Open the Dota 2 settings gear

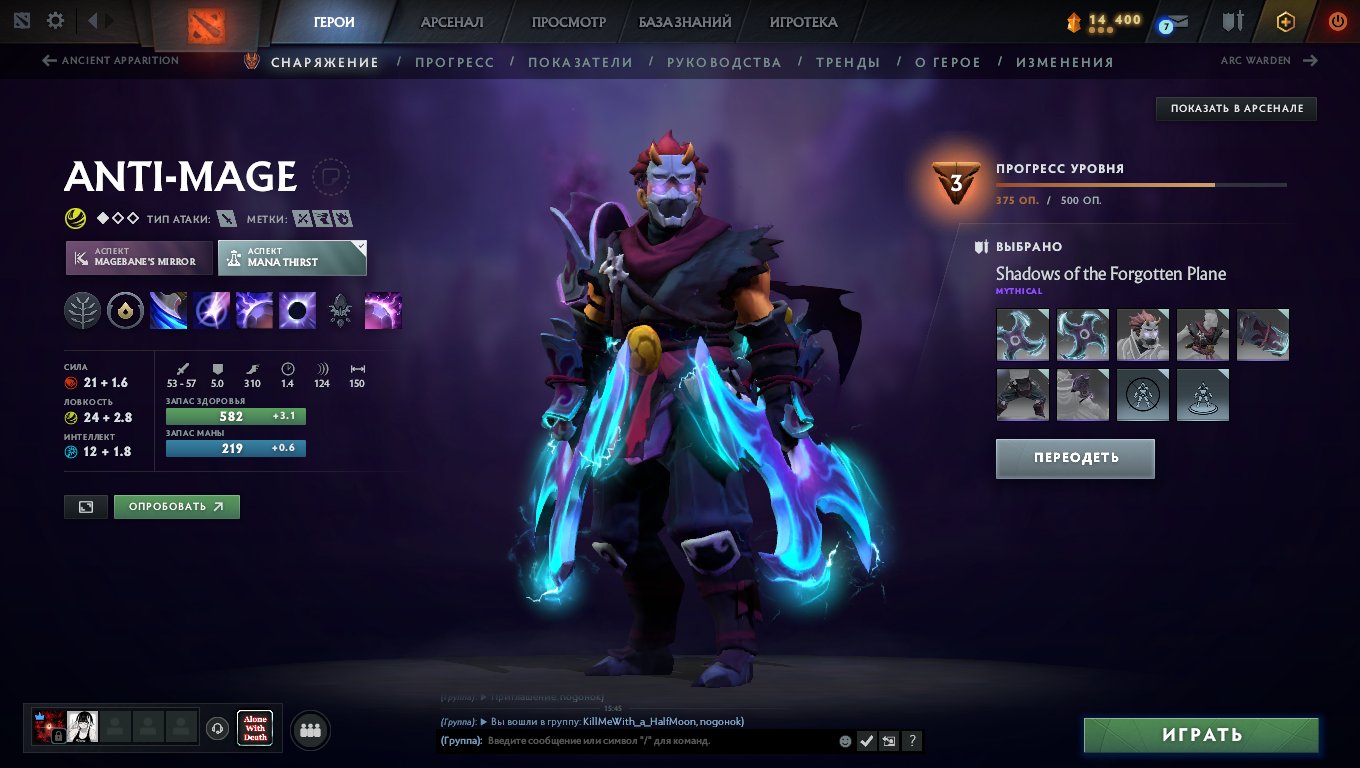pyautogui.click(x=56, y=19)
